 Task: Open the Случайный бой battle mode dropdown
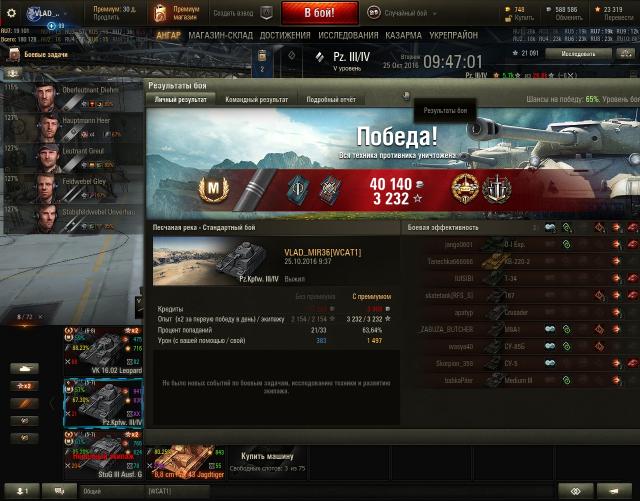coord(412,13)
